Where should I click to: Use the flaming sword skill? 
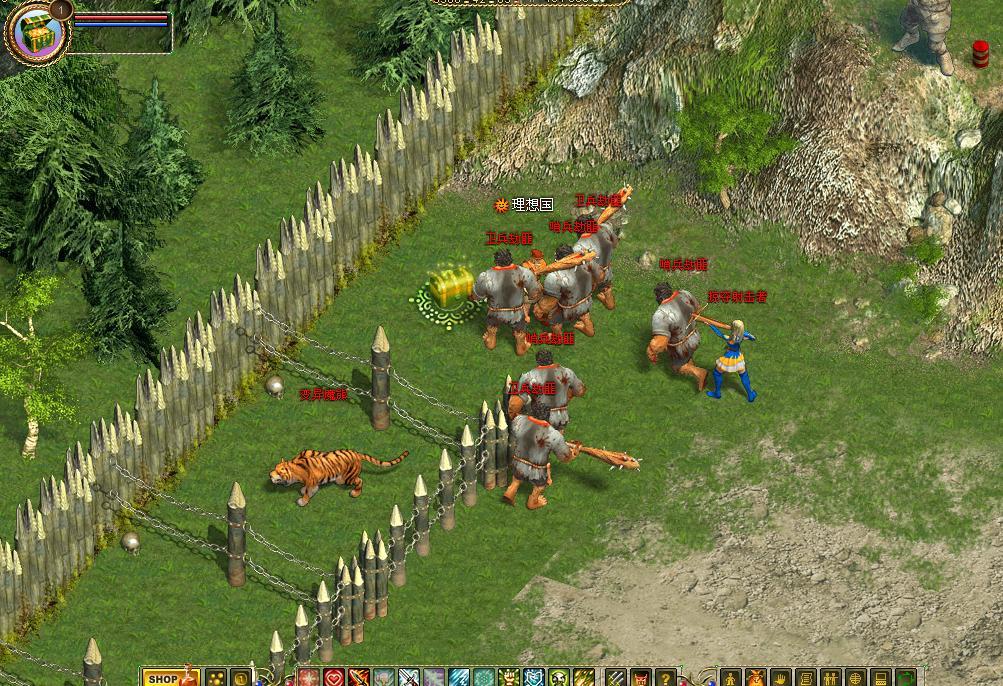tap(359, 679)
